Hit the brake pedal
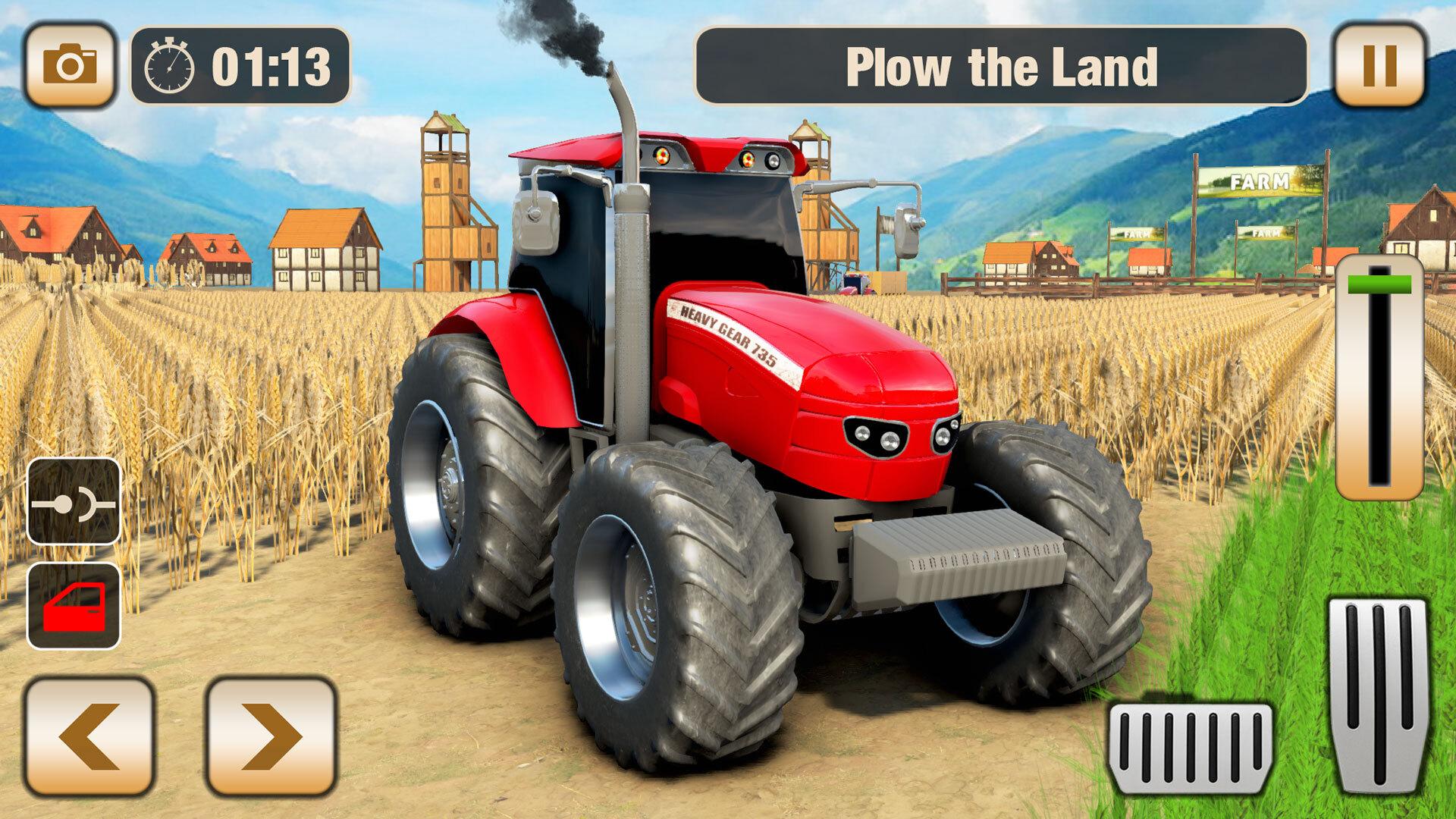The height and width of the screenshot is (819, 1456). [1191, 747]
